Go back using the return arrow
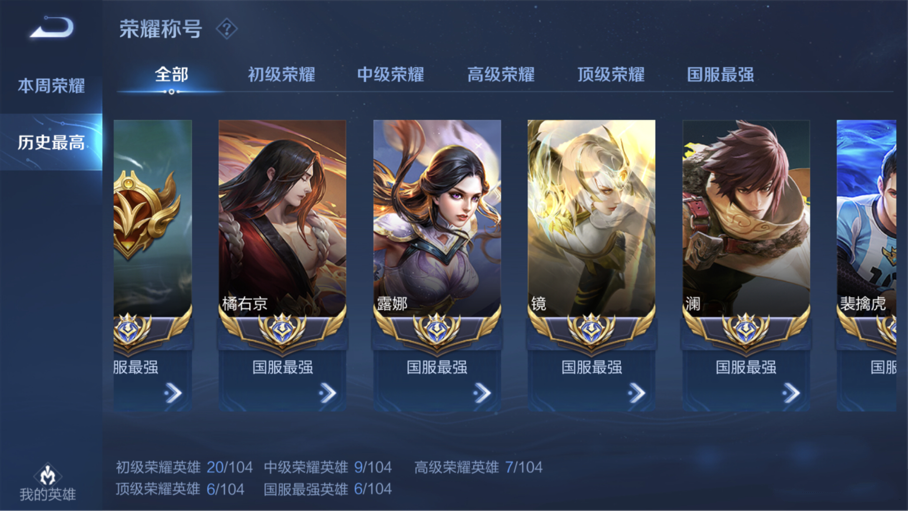 coord(50,28)
